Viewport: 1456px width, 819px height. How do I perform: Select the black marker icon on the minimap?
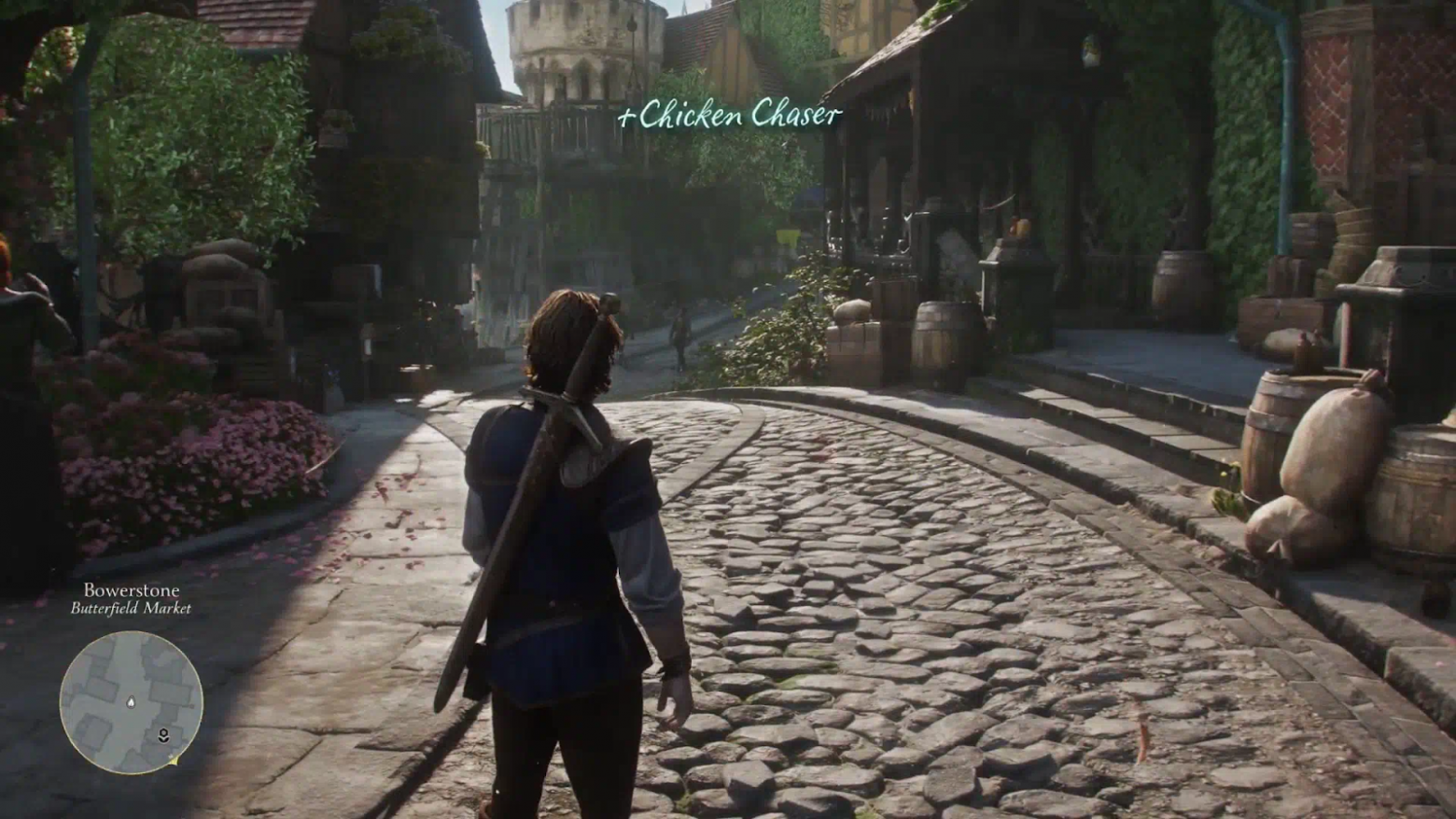pyautogui.click(x=163, y=735)
